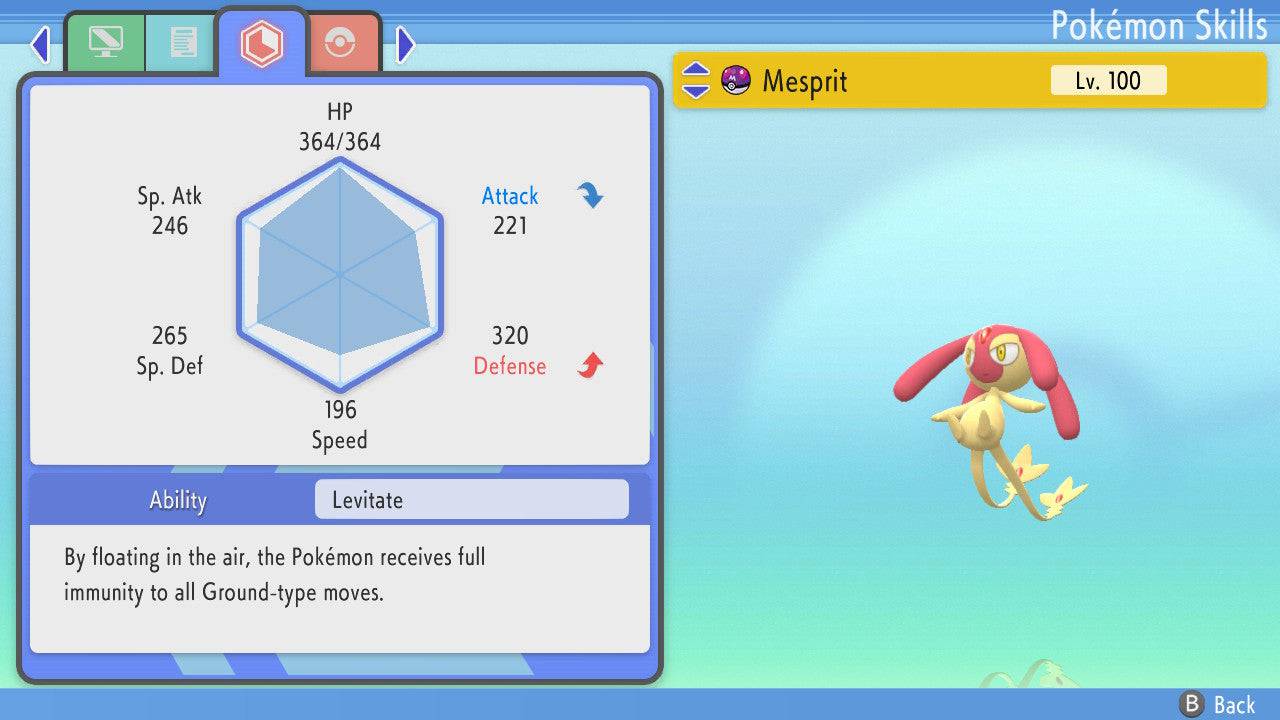Switch to the first summary tab
Screen dimensions: 1280x720
point(104,43)
